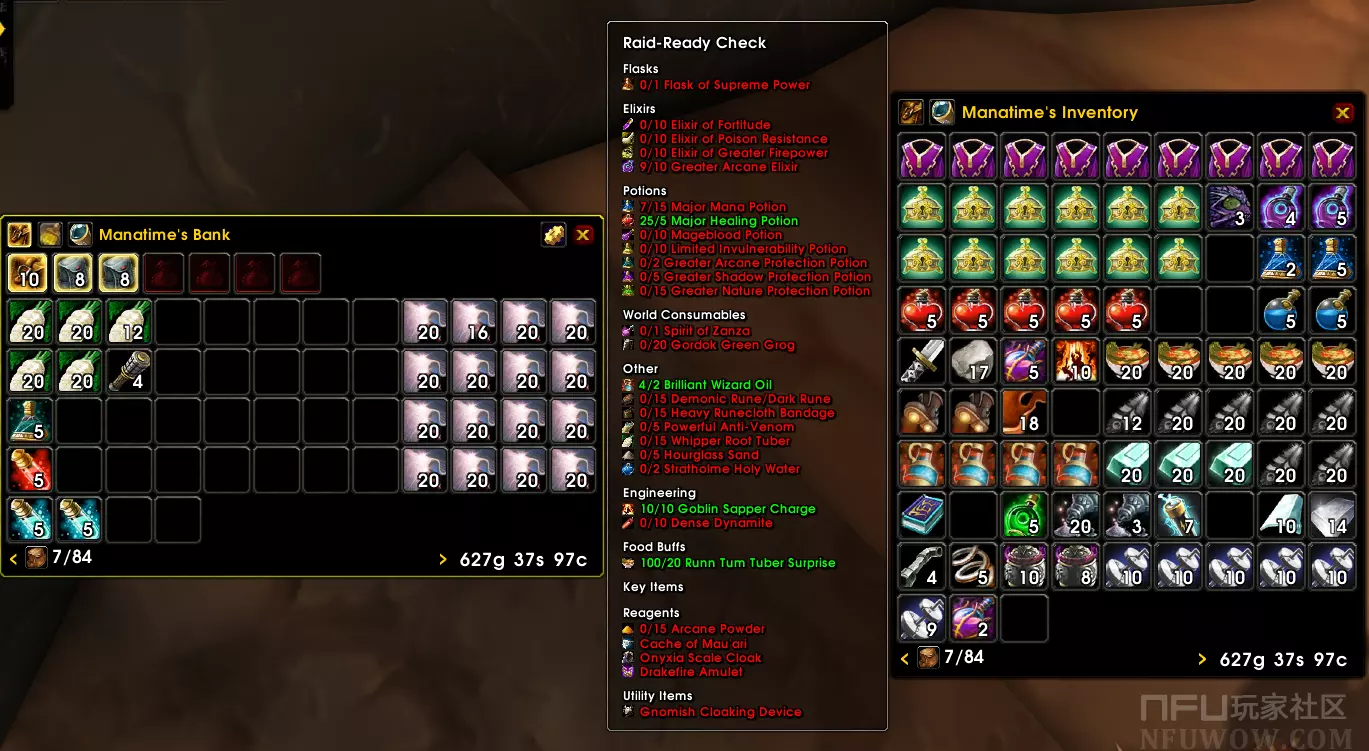Select the green potion stack of 5
Screen dimensions: 1369x751
point(1025,515)
